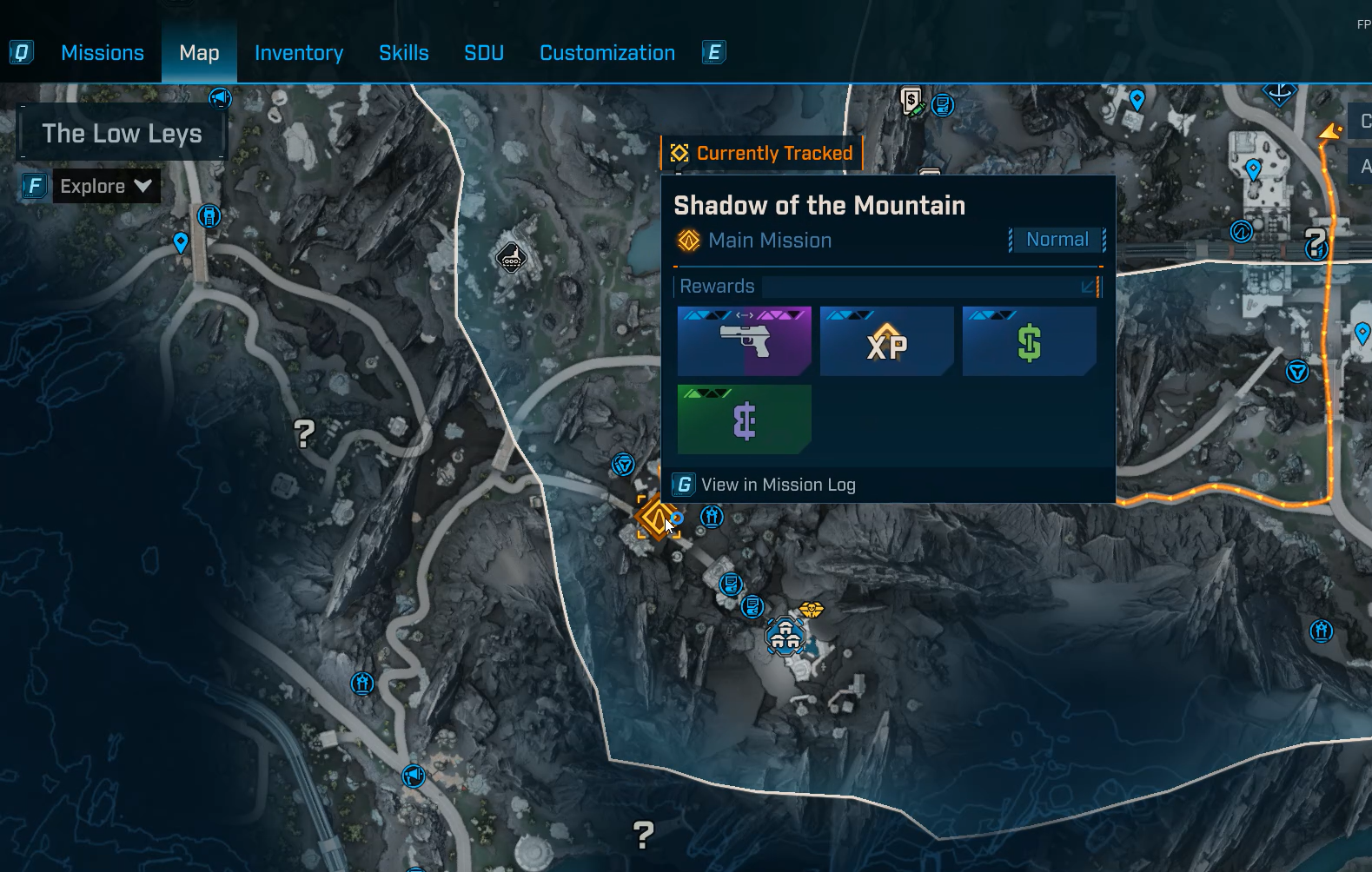This screenshot has height=872, width=1372.
Task: Select the SDU tab
Action: (x=484, y=53)
